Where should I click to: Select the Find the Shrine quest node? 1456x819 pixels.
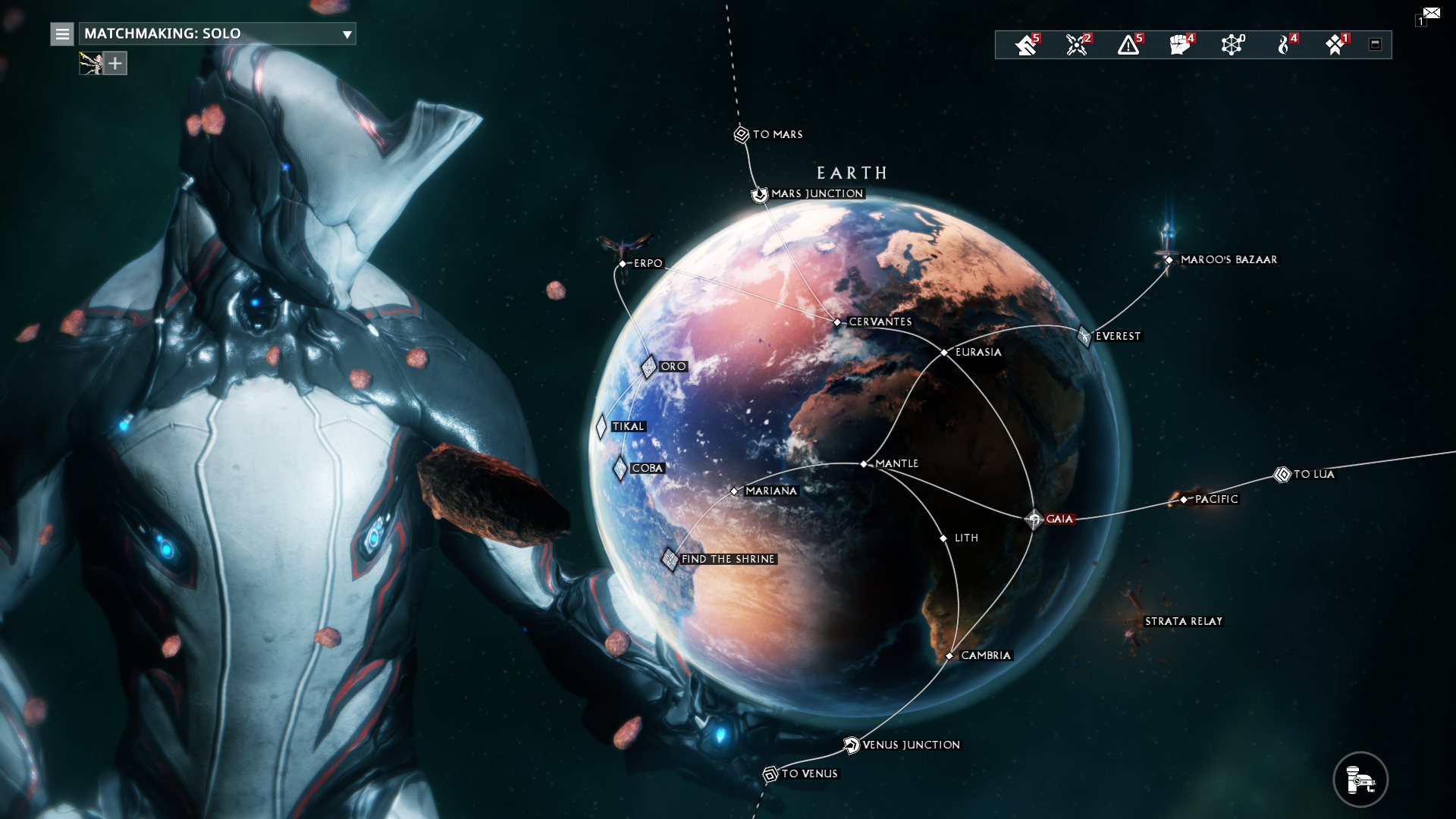670,559
